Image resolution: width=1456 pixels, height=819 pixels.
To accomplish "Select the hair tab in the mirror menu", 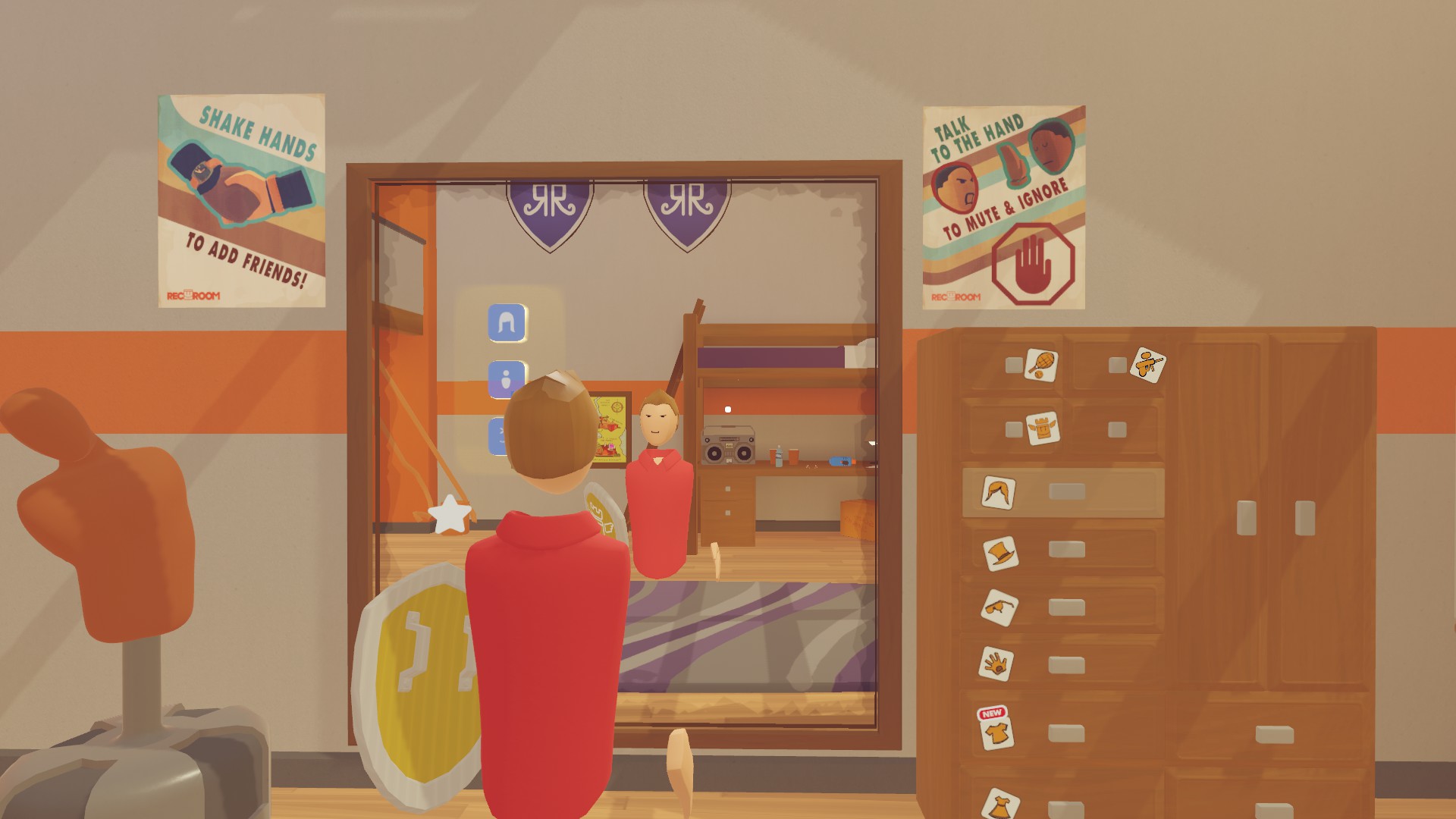I will pyautogui.click(x=506, y=324).
